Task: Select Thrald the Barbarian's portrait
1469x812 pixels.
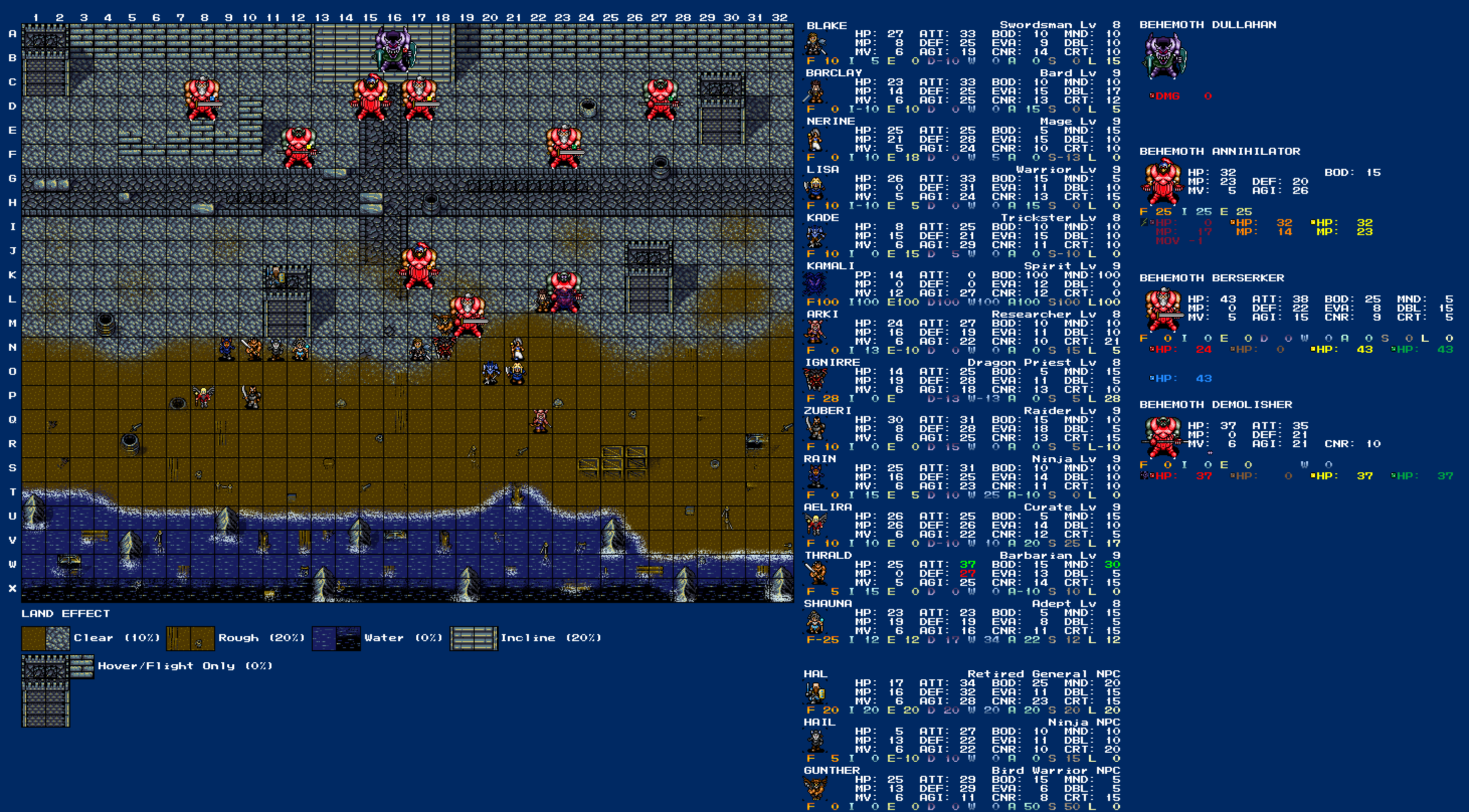Action: pyautogui.click(x=815, y=573)
